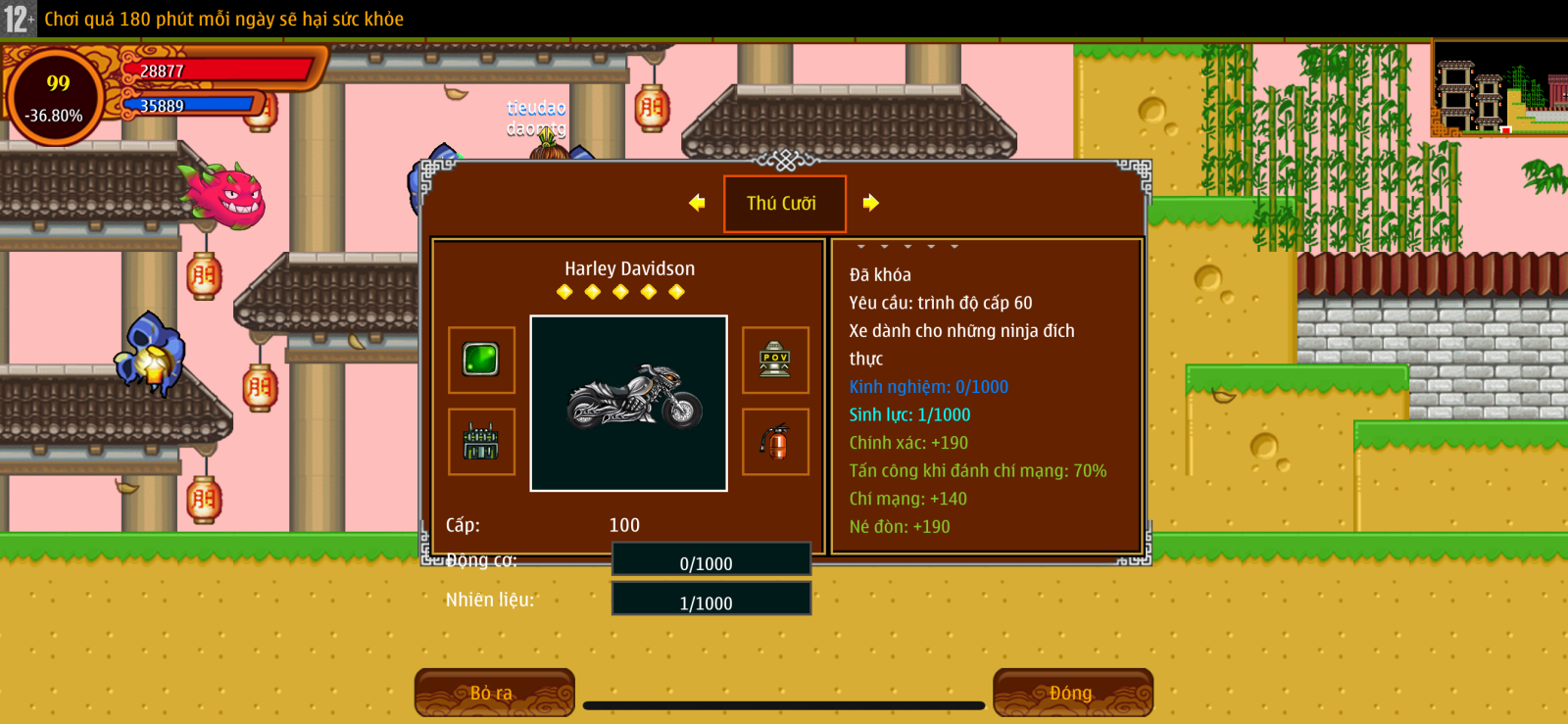Close the panel with Đóng

tap(1072, 693)
